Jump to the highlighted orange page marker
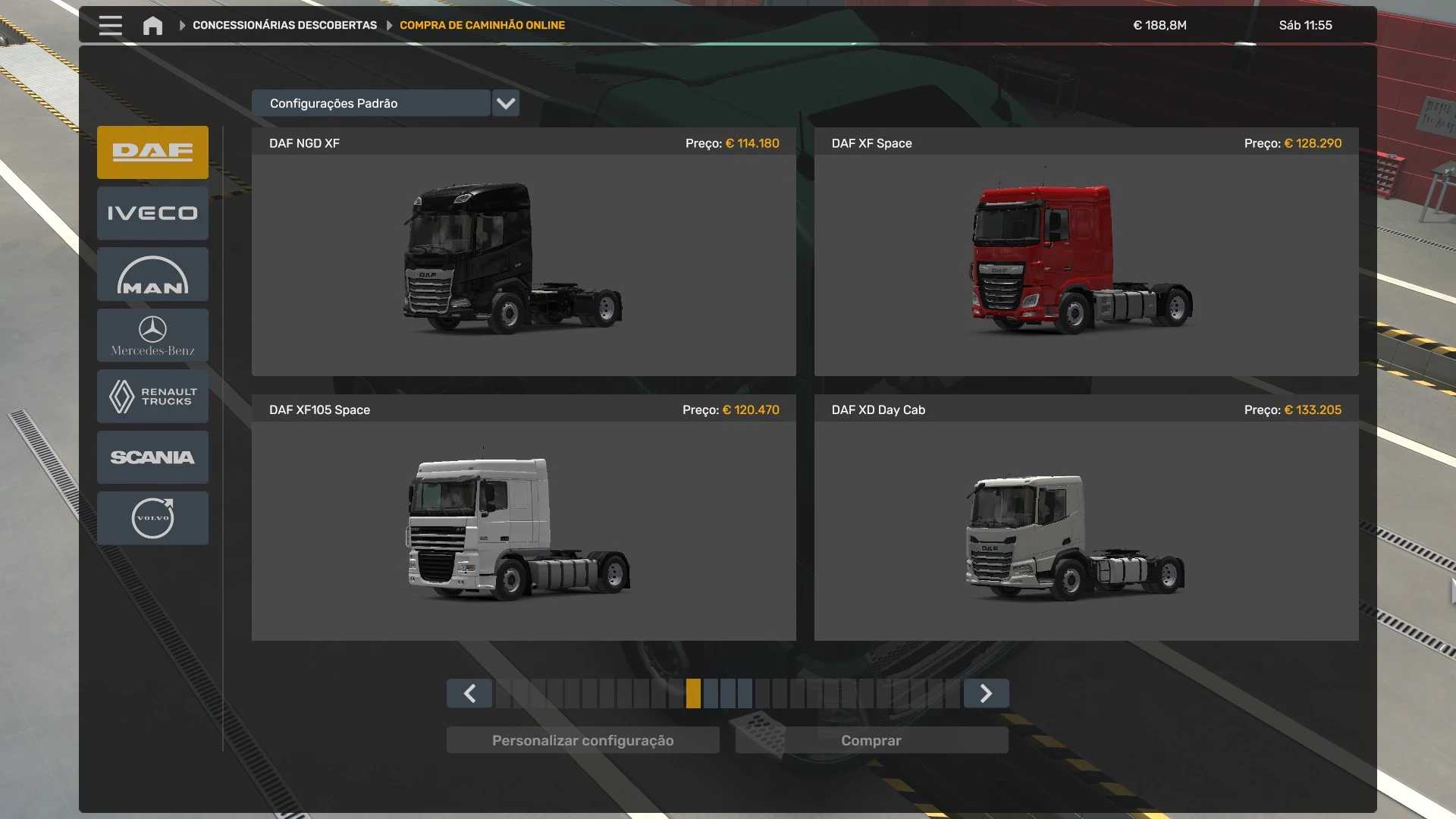 tap(693, 693)
